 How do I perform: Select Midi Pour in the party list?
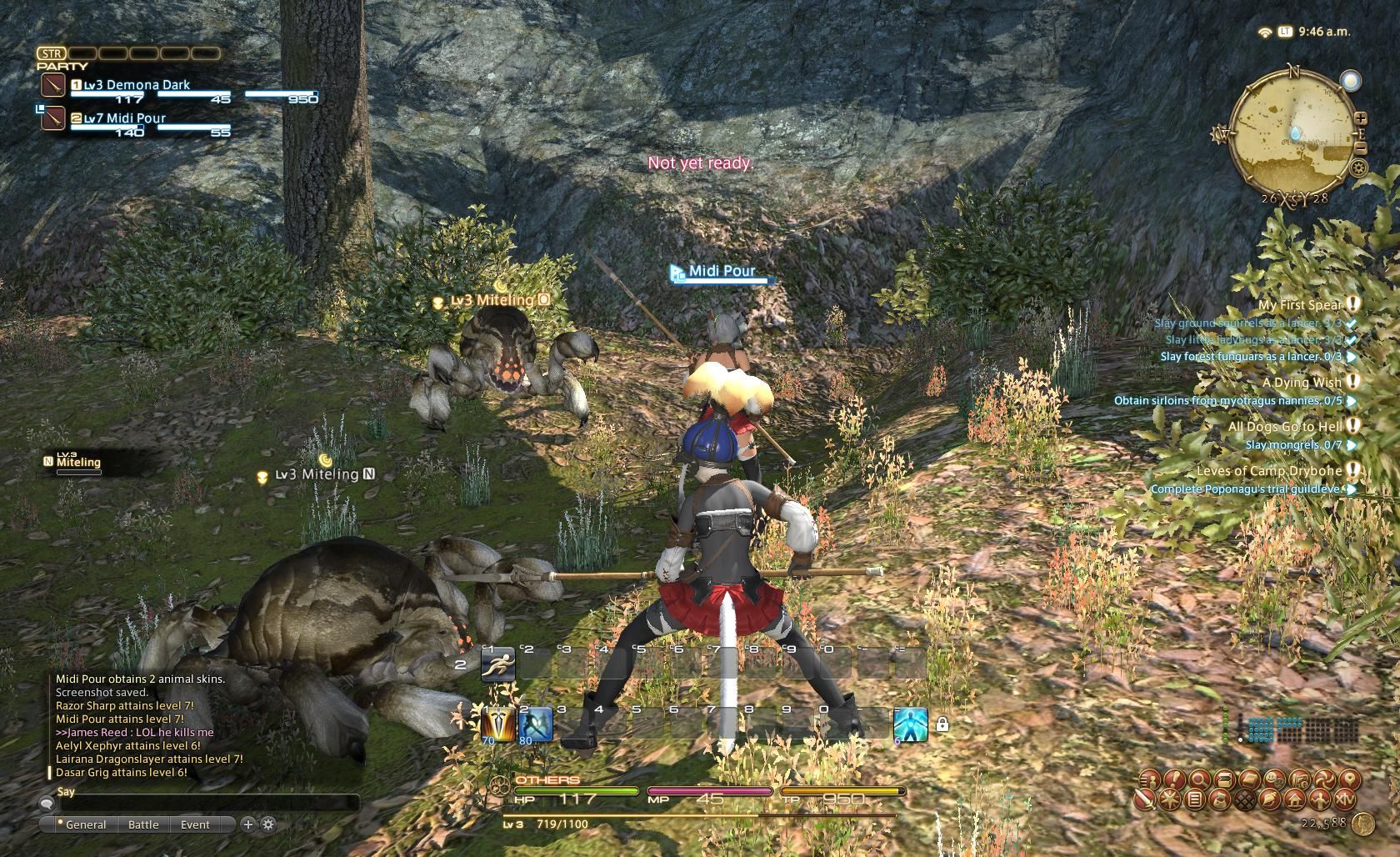(125, 118)
